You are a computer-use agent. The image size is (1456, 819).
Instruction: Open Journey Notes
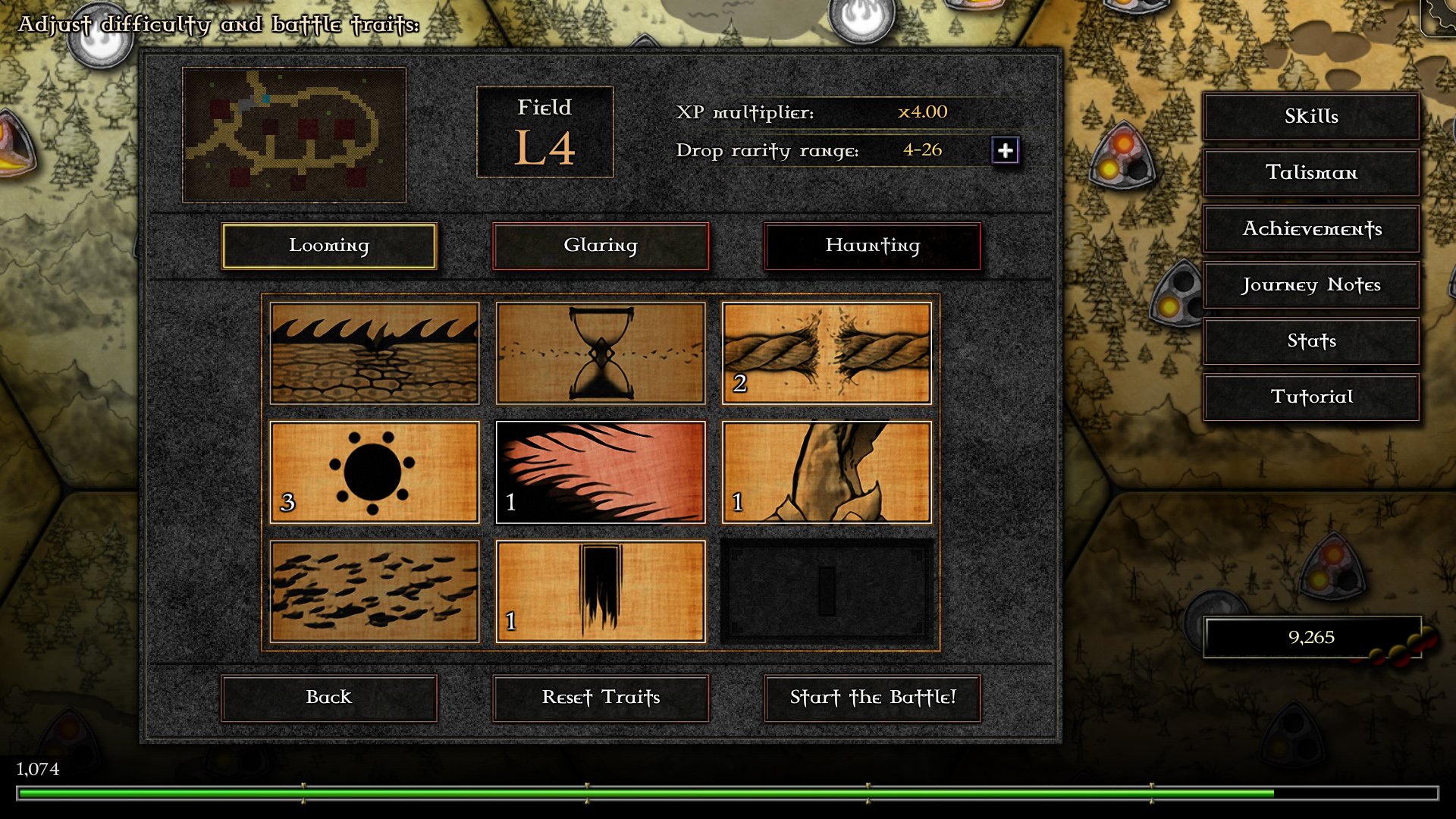click(x=1310, y=286)
